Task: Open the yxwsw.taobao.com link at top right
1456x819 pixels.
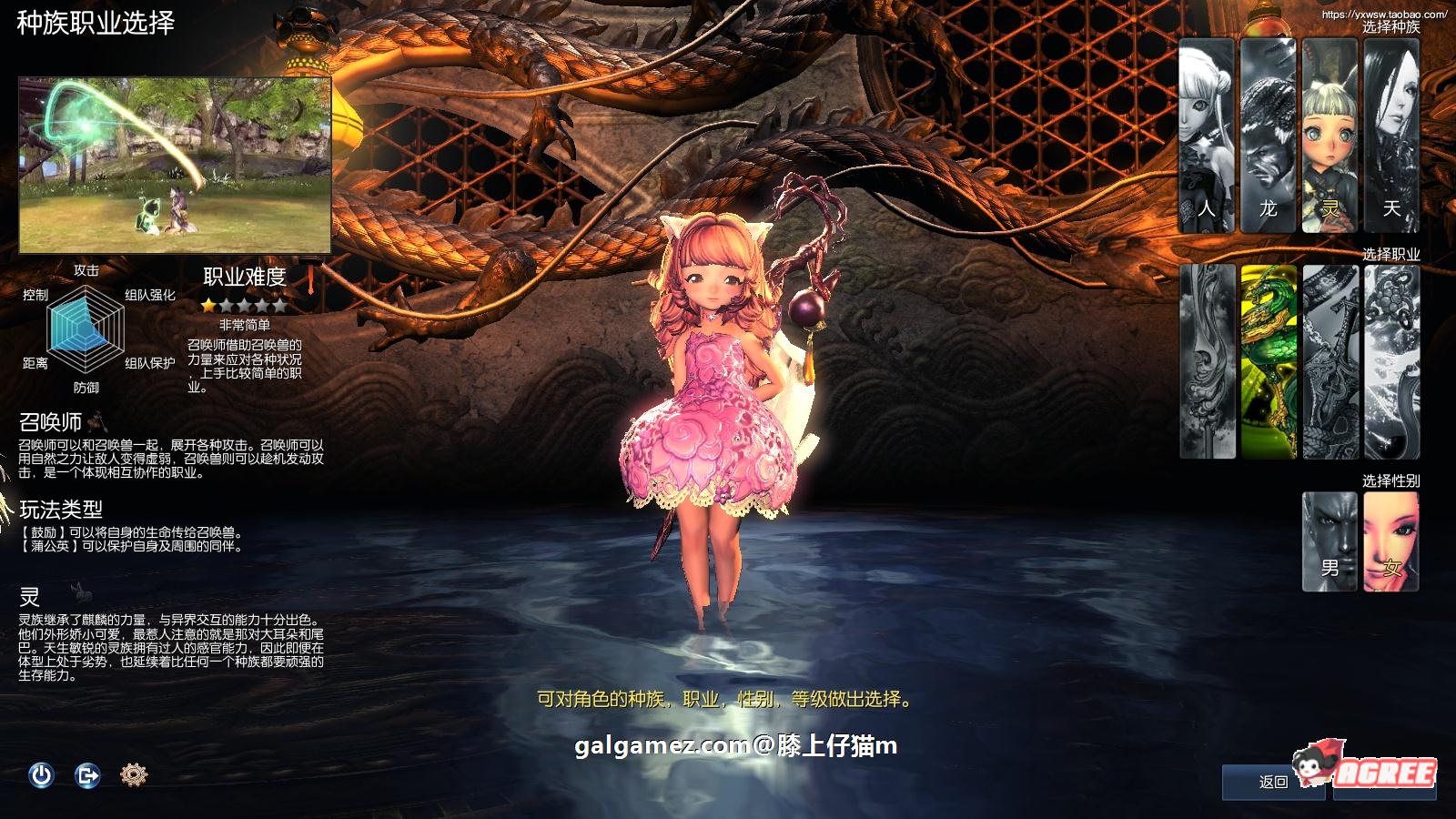Action: click(1385, 13)
